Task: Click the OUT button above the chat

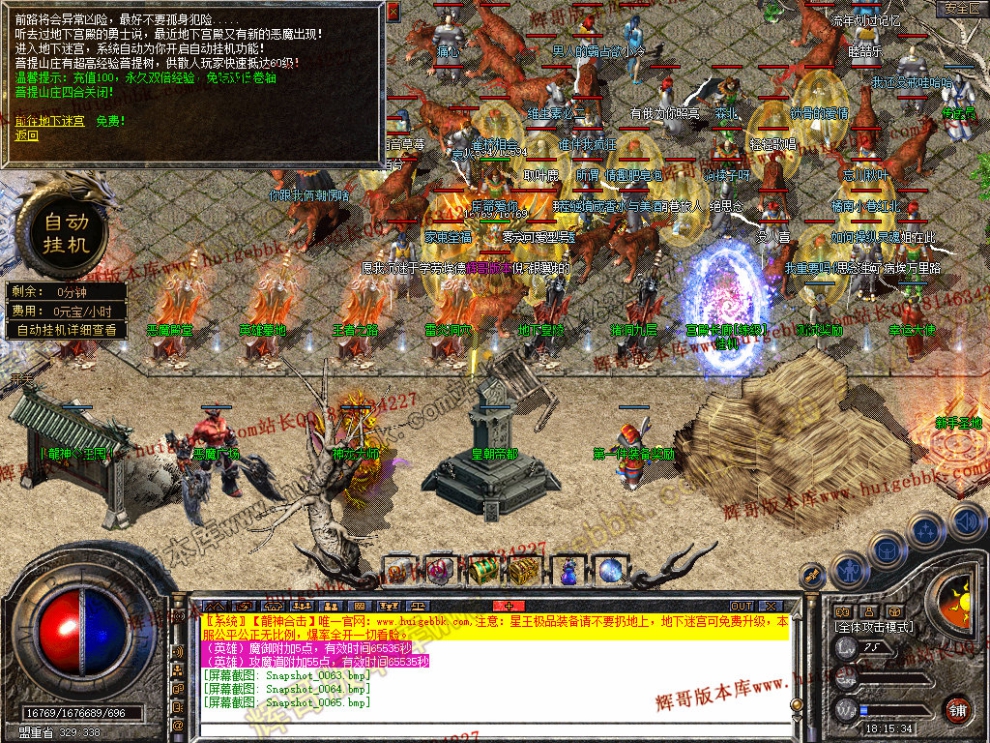Action: 741,606
